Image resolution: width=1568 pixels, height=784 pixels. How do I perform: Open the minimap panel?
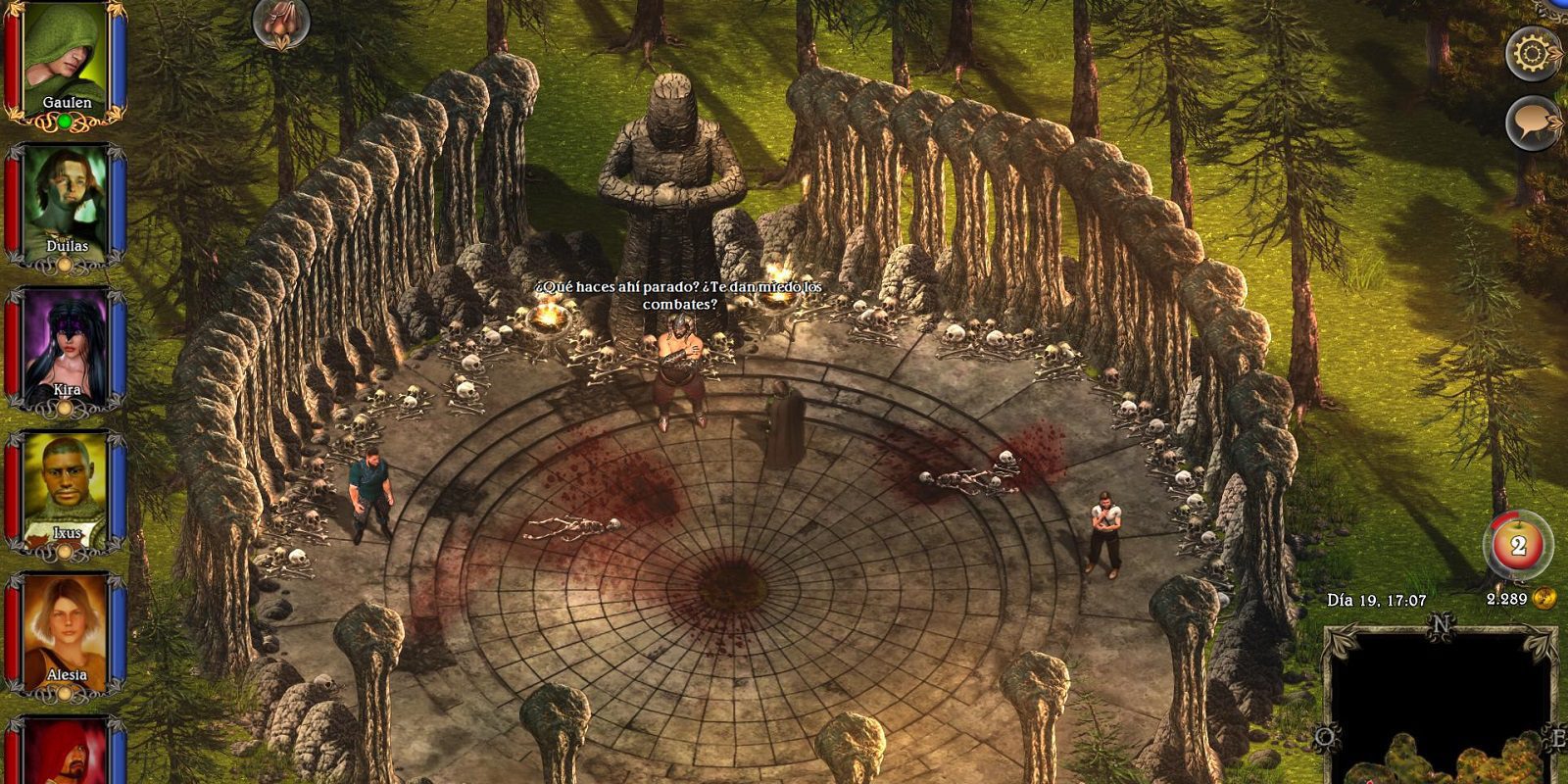1440,708
